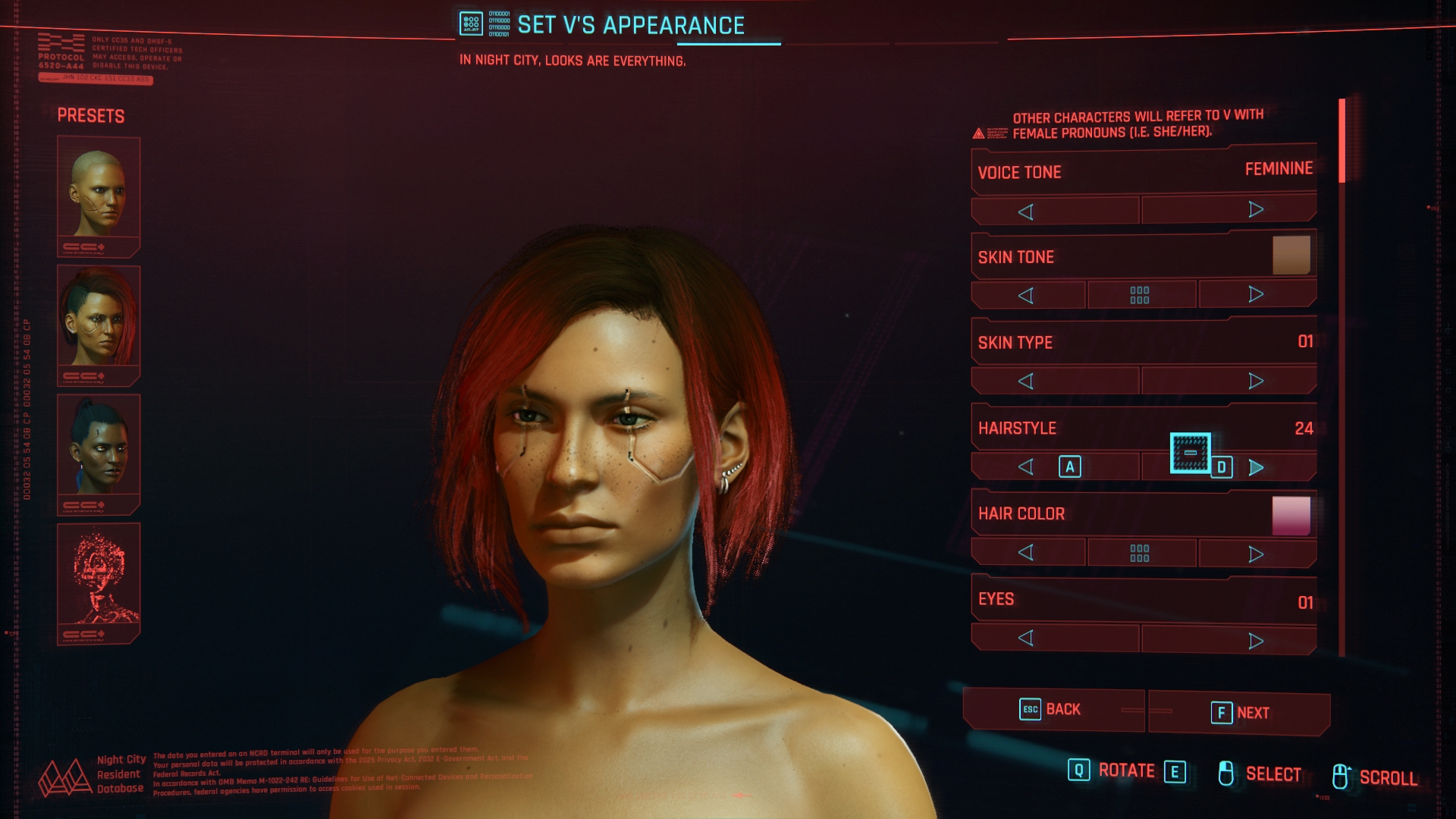The image size is (1456, 819).
Task: Select next Hairstyle
Action: (x=1256, y=468)
